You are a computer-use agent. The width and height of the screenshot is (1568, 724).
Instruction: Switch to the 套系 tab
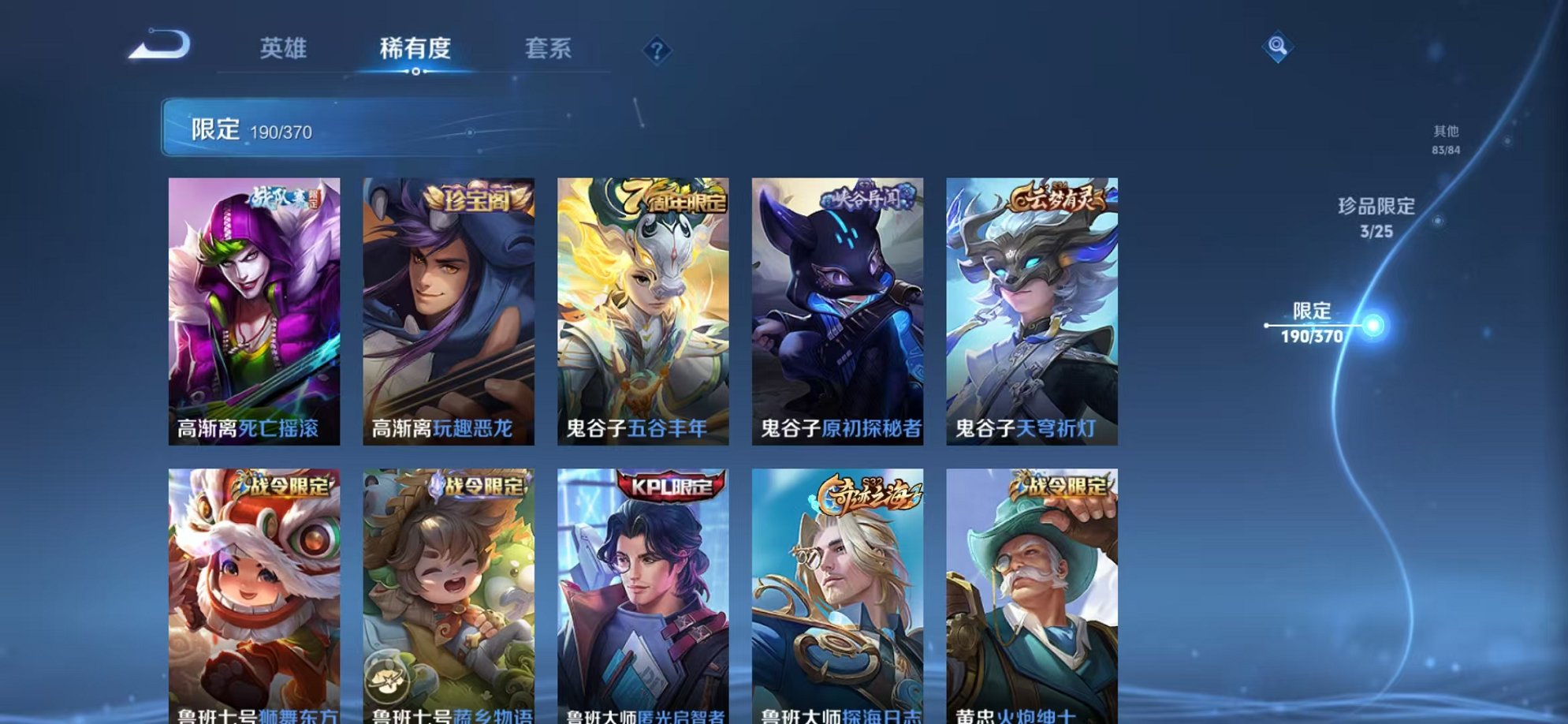pos(549,49)
